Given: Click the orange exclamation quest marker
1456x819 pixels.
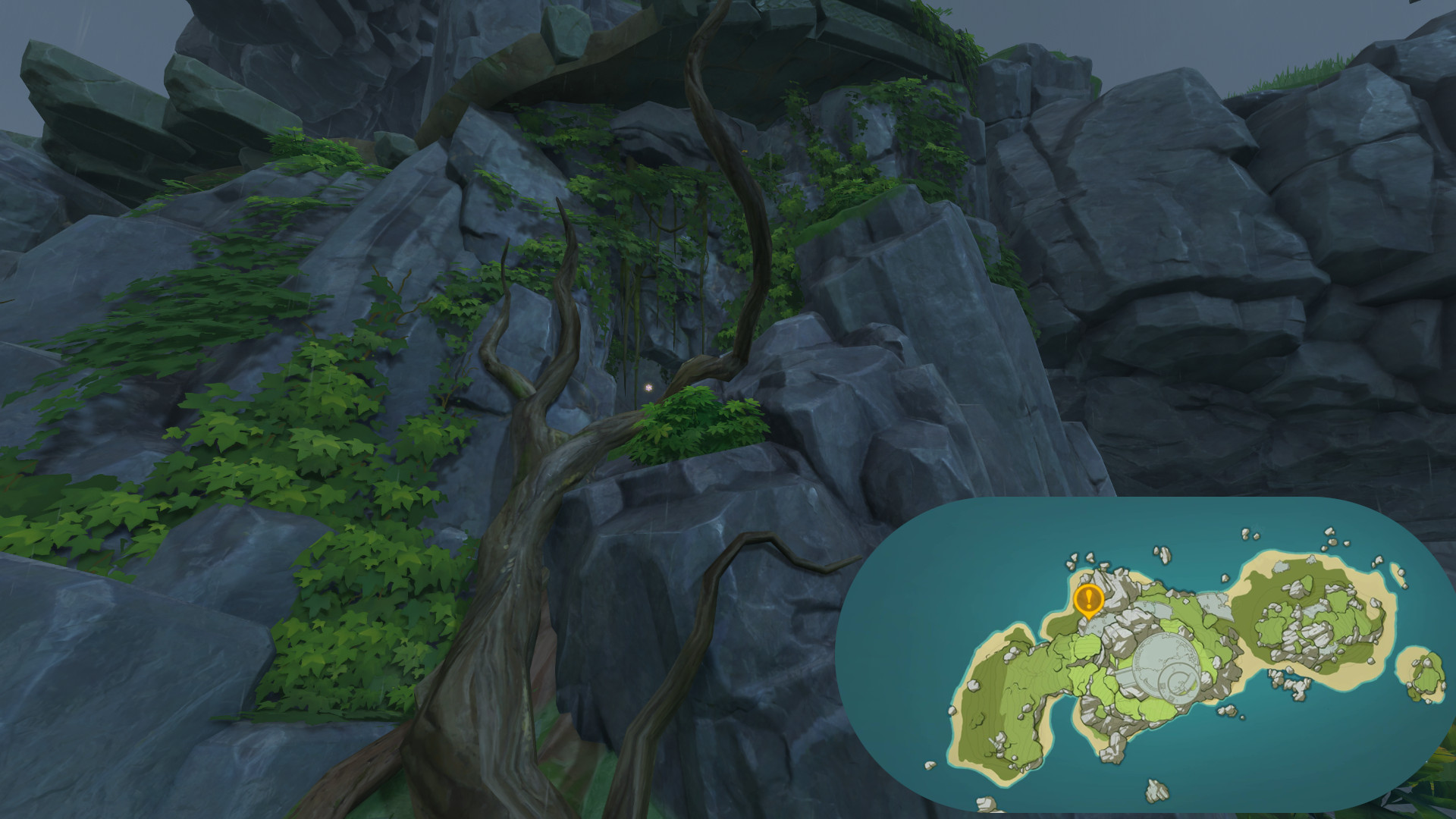Looking at the screenshot, I should pyautogui.click(x=1090, y=600).
